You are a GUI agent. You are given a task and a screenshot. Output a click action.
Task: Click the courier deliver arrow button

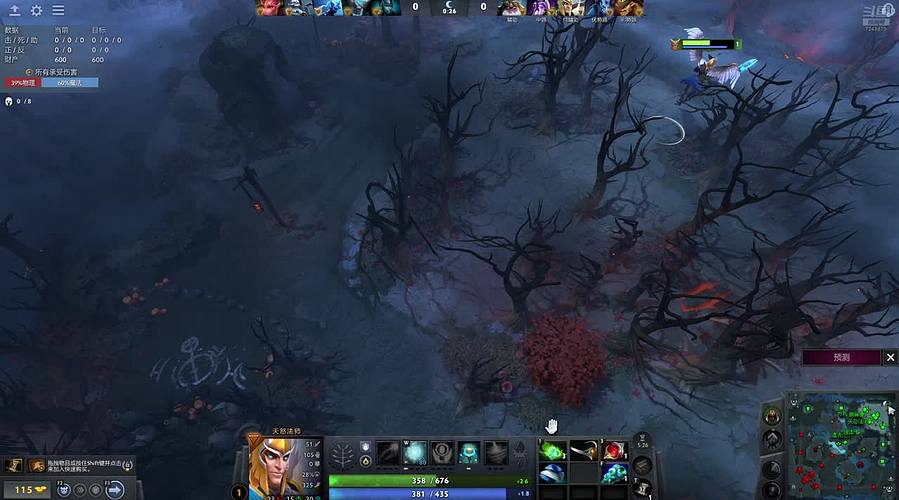115,489
